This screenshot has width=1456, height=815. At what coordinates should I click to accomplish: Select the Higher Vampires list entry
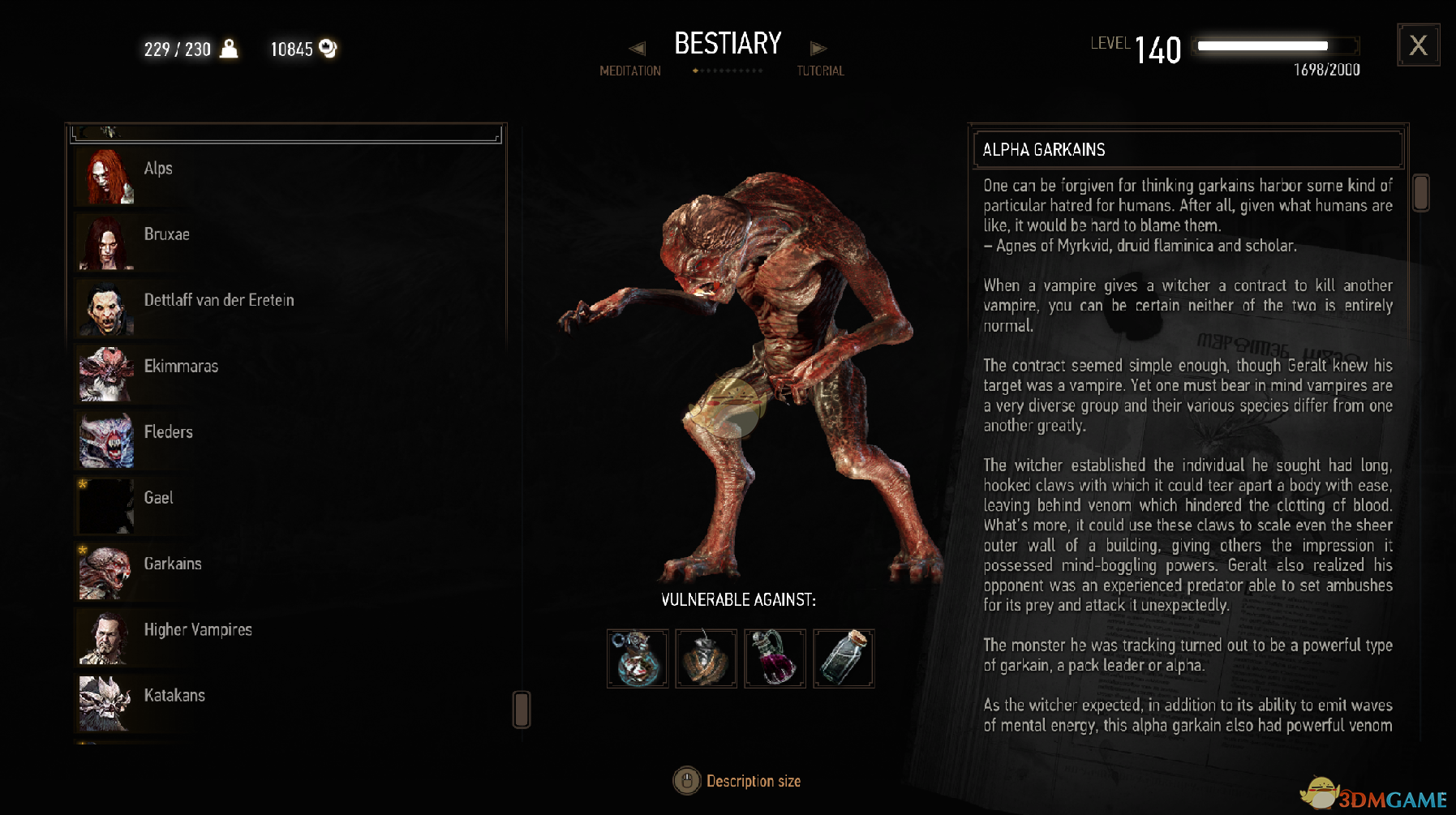(198, 629)
